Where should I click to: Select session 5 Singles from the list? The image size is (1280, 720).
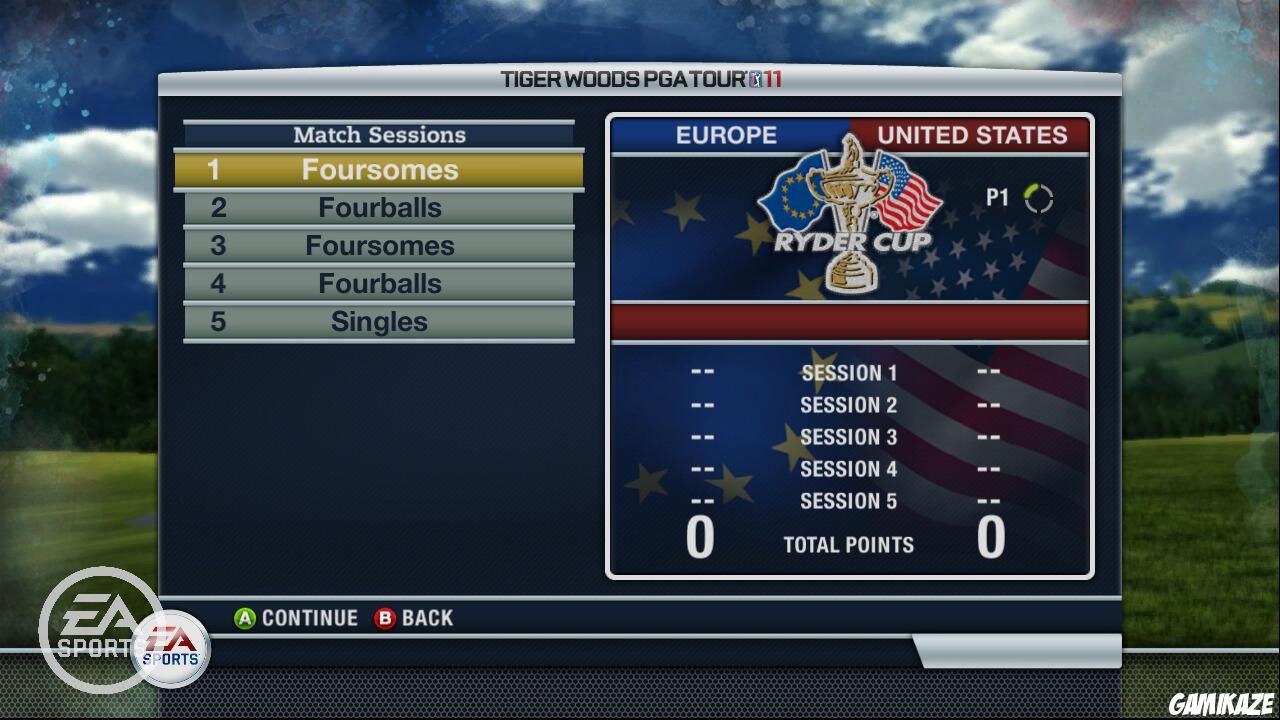(380, 321)
